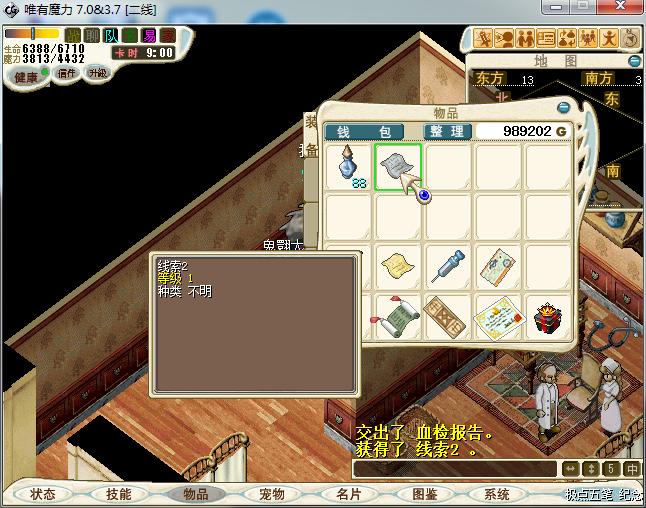Screen dimensions: 646x508
Task: Select the certificate with red seal
Action: [x=497, y=316]
